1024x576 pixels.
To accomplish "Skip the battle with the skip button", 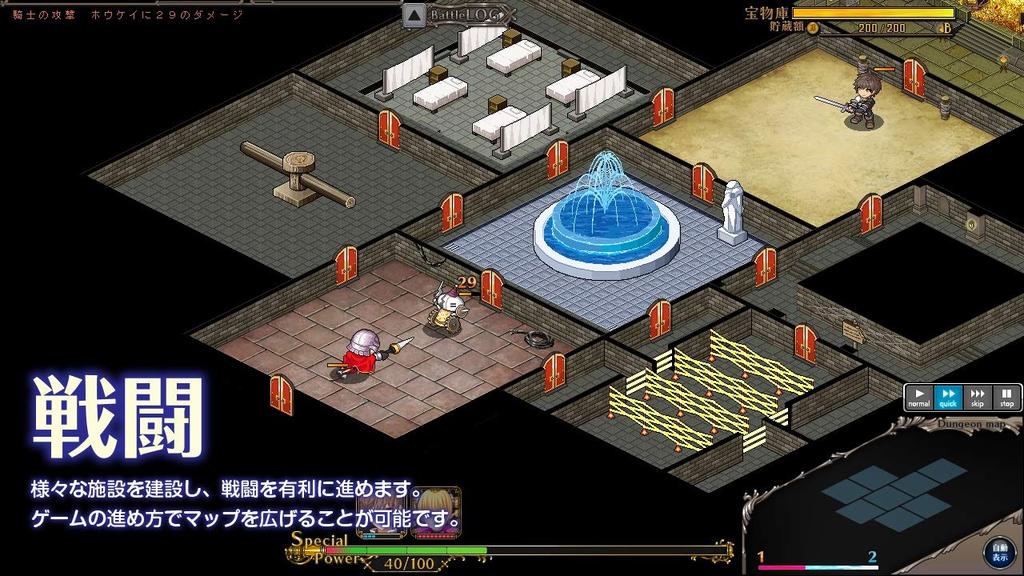I will click(977, 397).
